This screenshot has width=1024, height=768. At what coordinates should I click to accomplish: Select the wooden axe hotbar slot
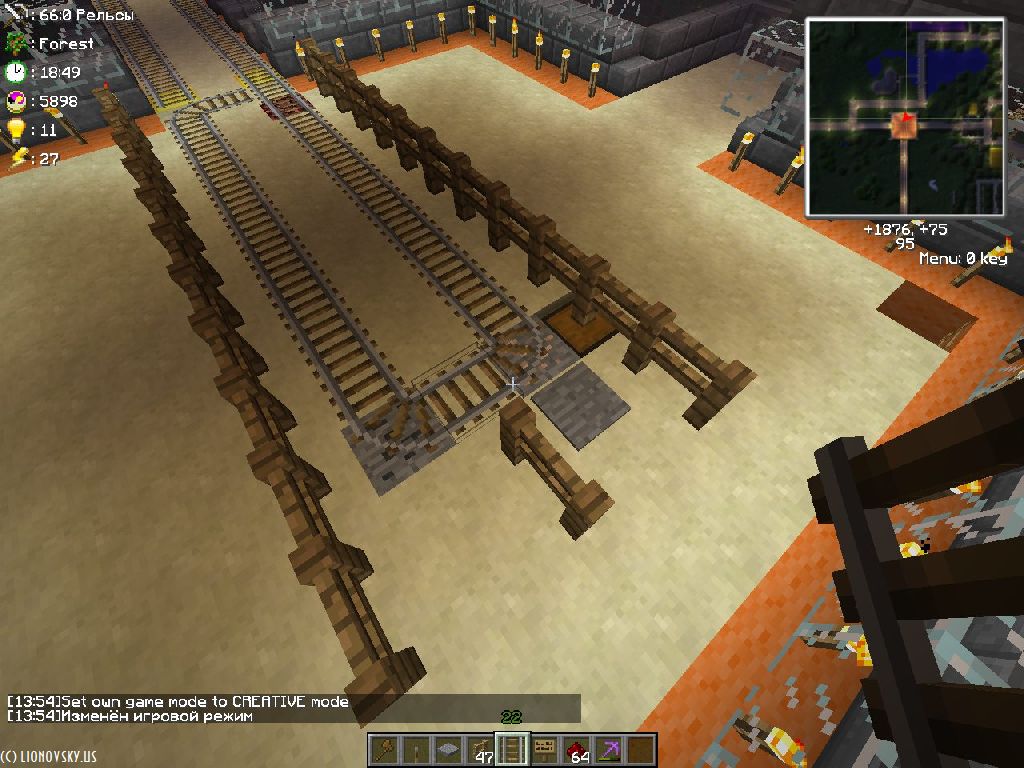(385, 749)
